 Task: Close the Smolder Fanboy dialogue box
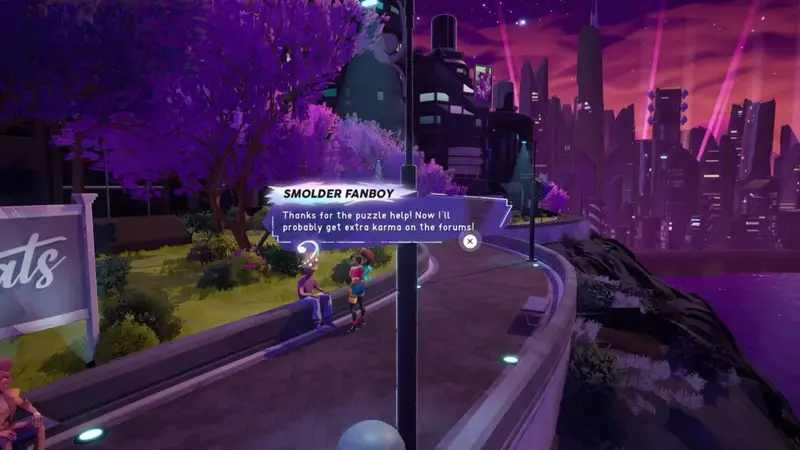pos(470,240)
